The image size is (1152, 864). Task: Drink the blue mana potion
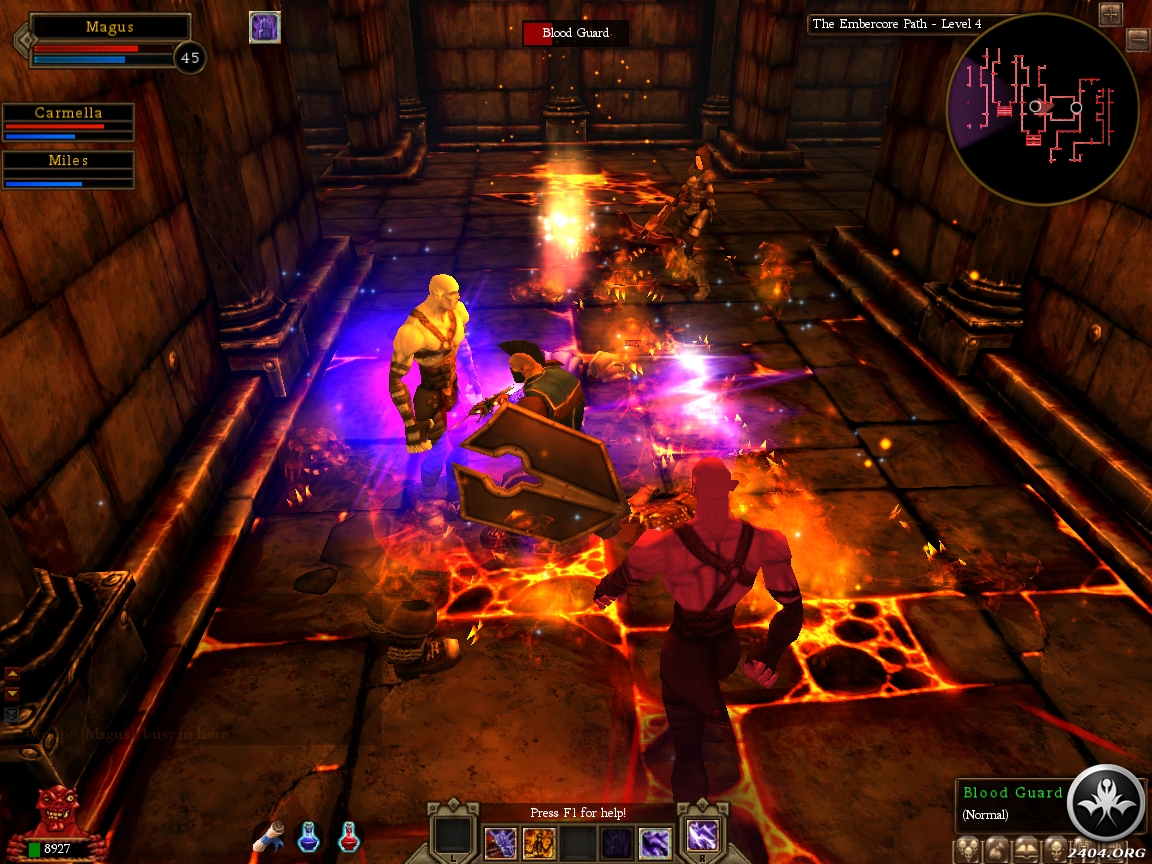(x=308, y=837)
